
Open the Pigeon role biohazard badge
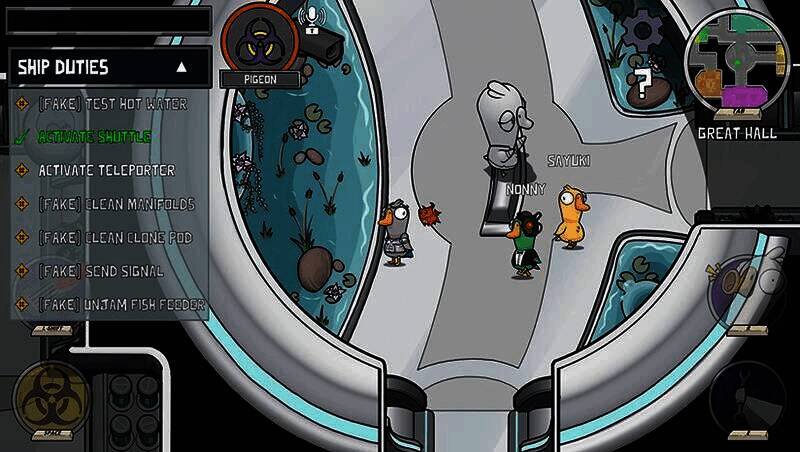click(259, 40)
